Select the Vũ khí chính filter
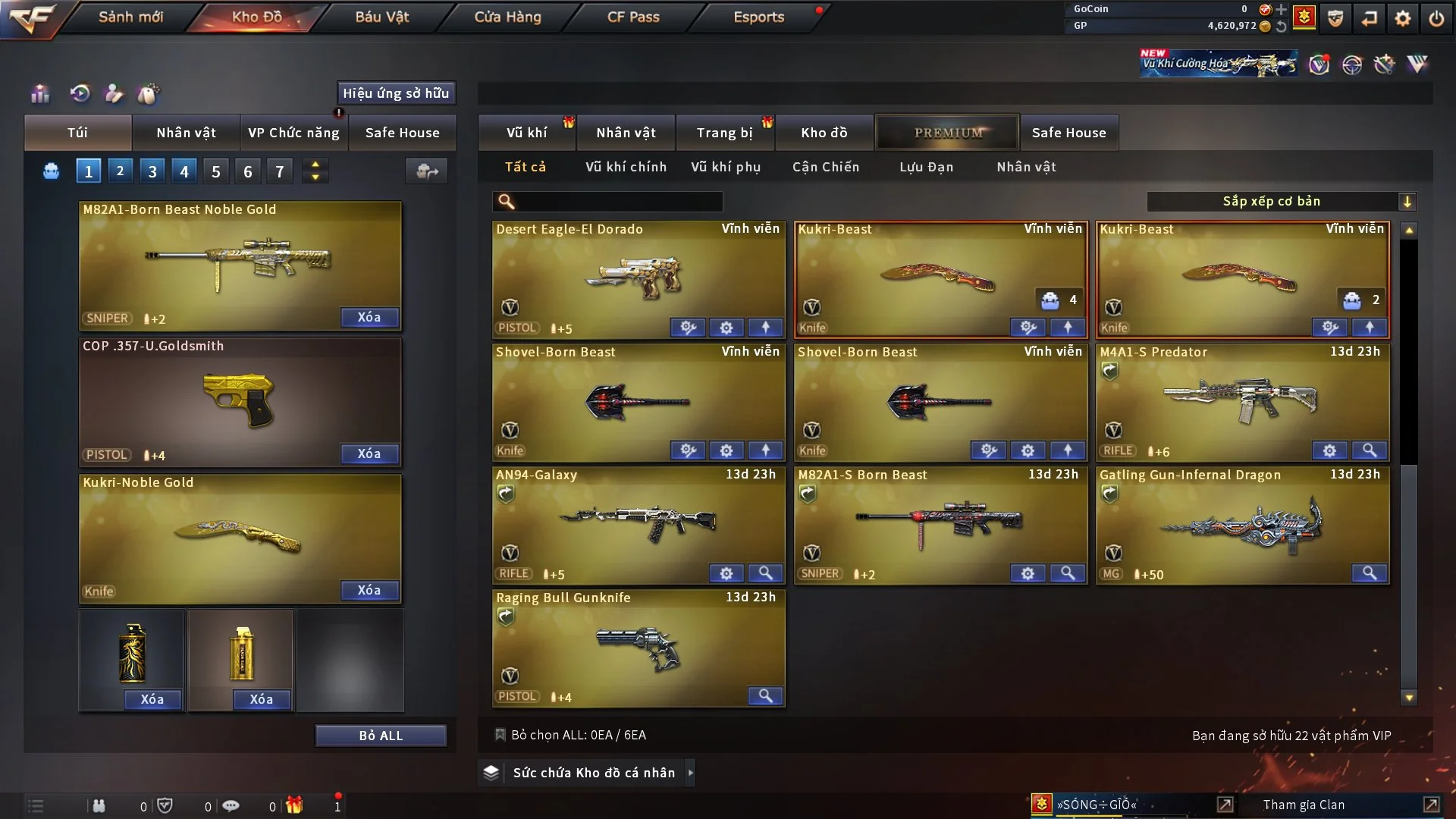1456x819 pixels. point(626,167)
